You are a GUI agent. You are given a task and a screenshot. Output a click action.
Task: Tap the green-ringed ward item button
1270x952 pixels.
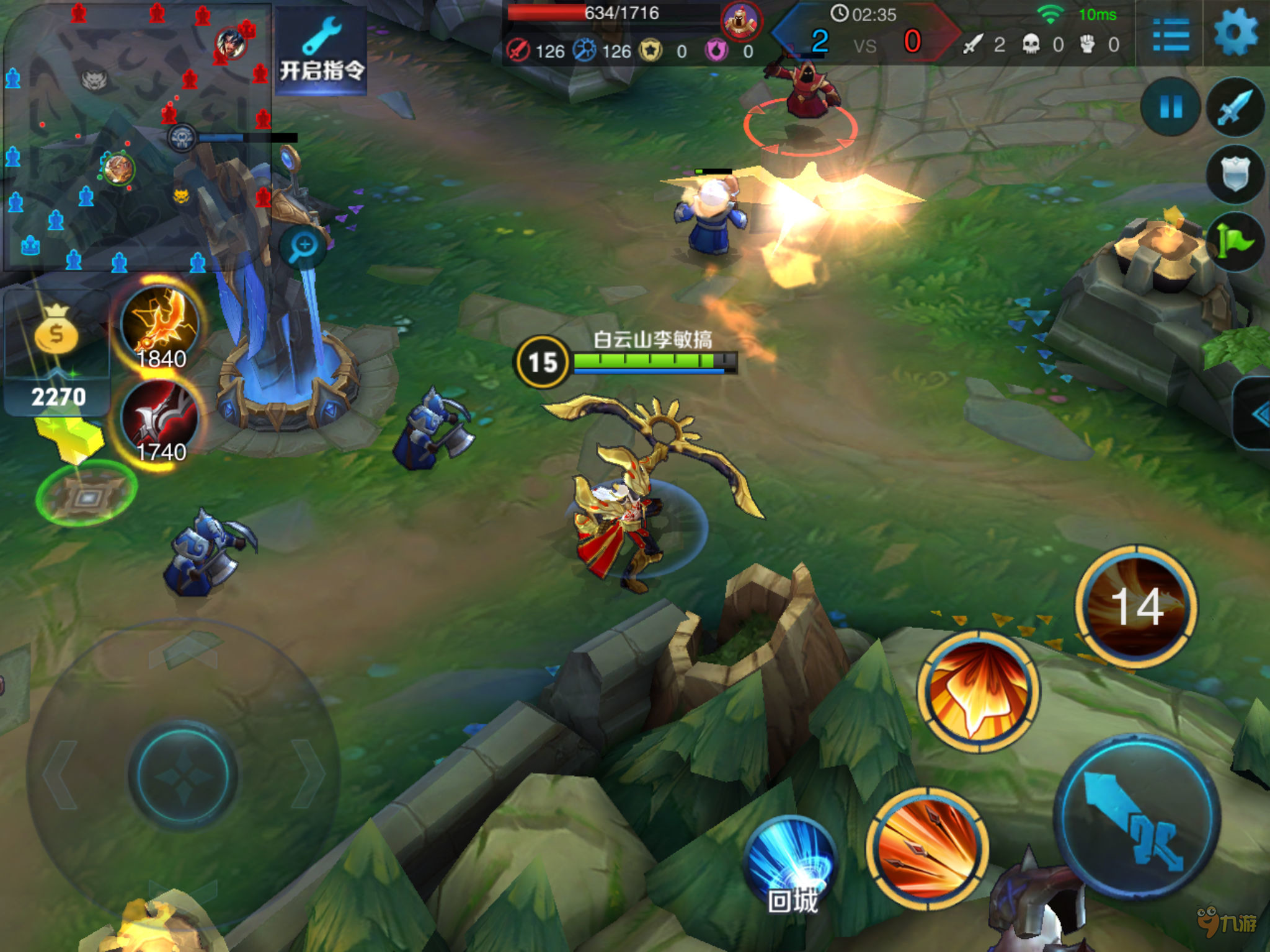[87, 494]
